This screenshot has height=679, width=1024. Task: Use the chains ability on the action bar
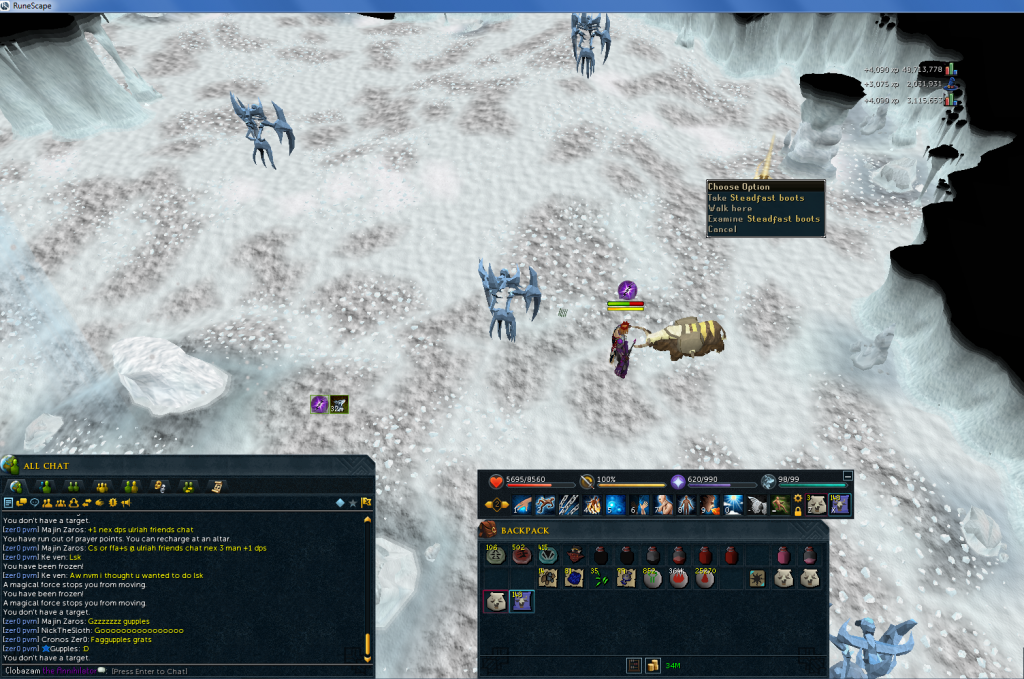click(x=569, y=505)
